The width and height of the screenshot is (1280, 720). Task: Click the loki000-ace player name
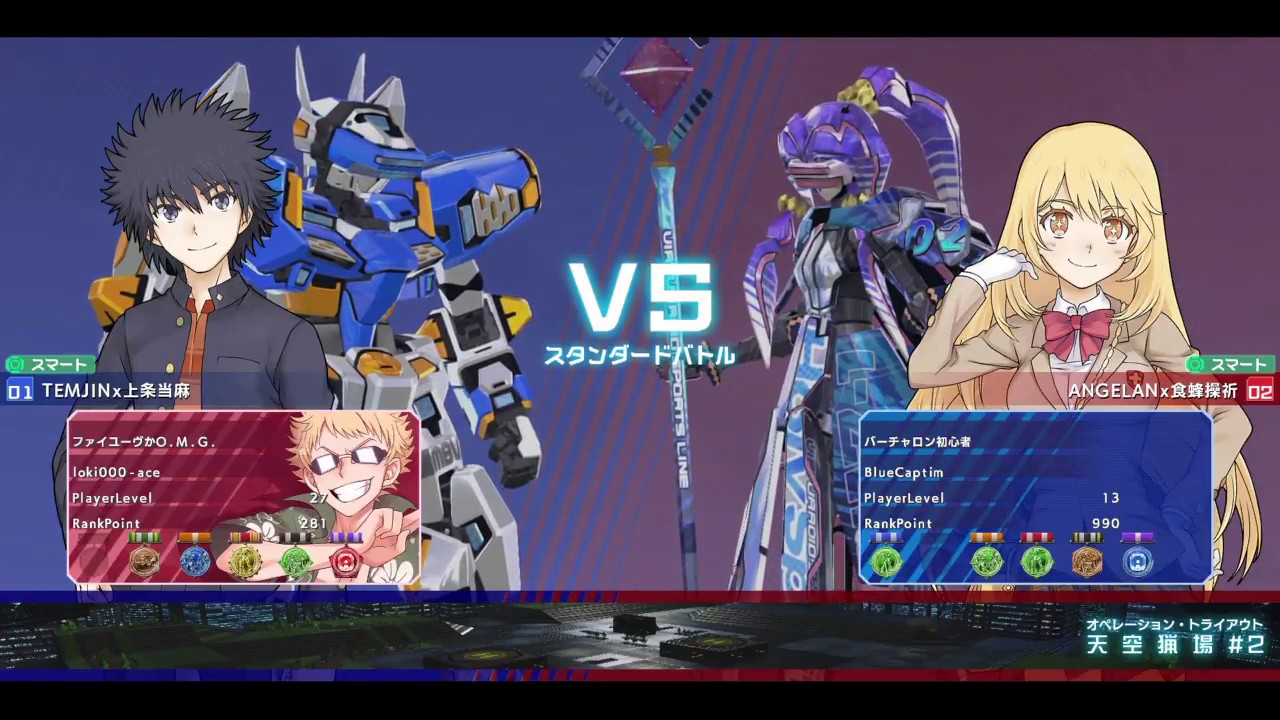116,472
